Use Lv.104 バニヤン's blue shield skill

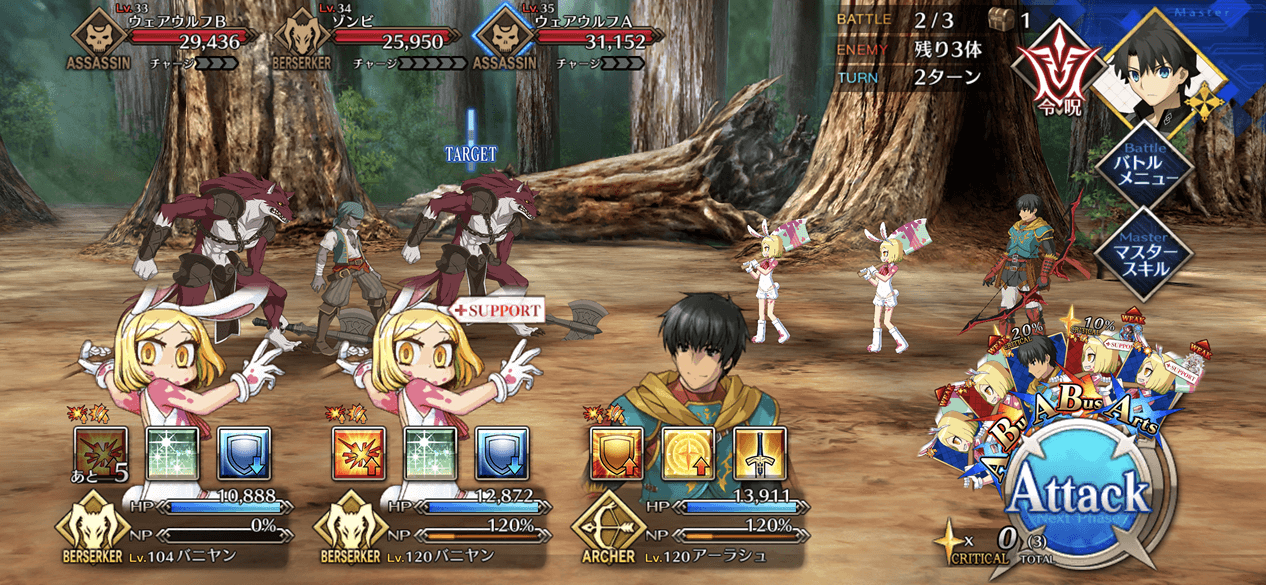[x=245, y=454]
